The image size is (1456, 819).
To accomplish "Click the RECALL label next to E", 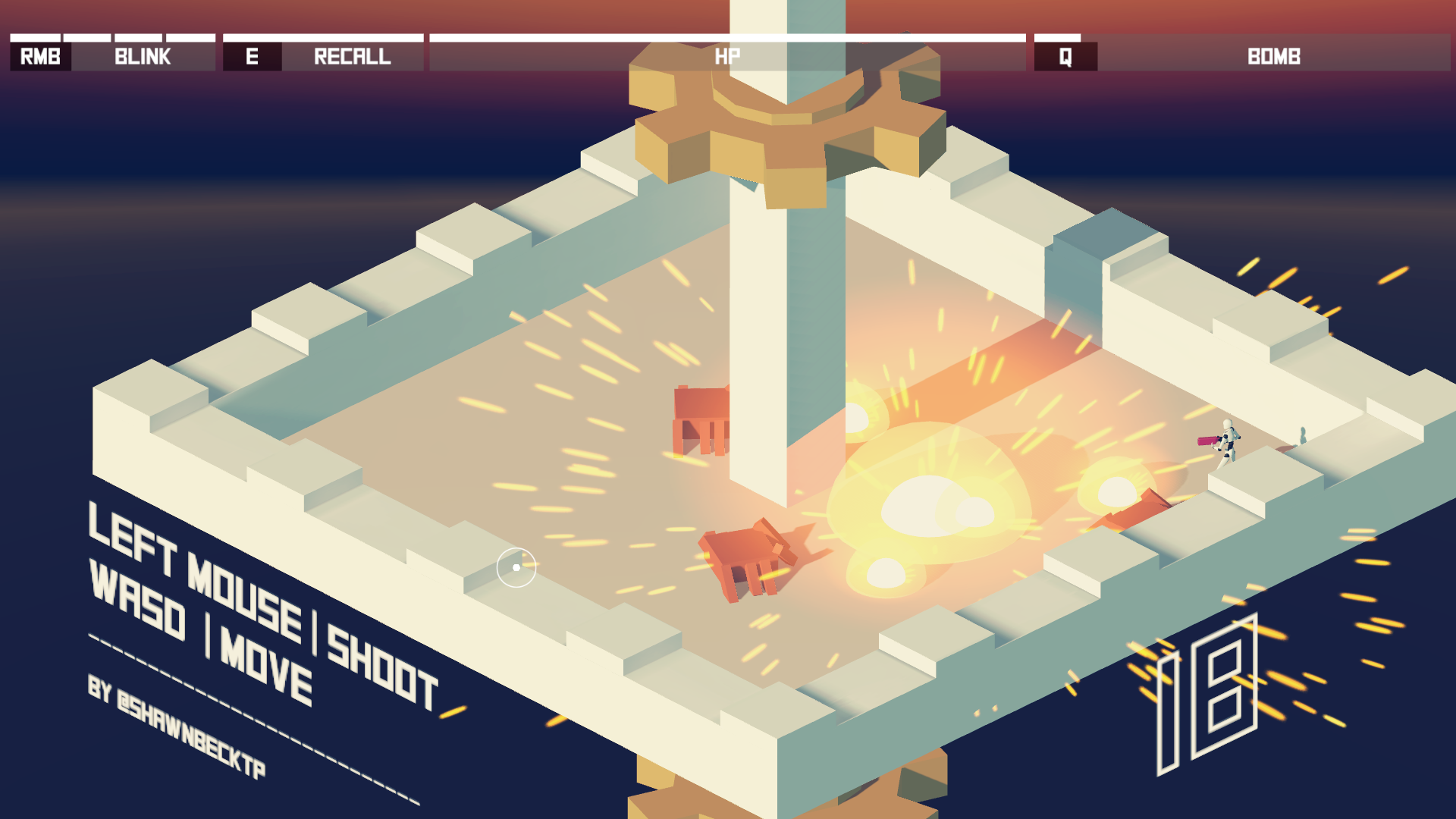I will [351, 55].
